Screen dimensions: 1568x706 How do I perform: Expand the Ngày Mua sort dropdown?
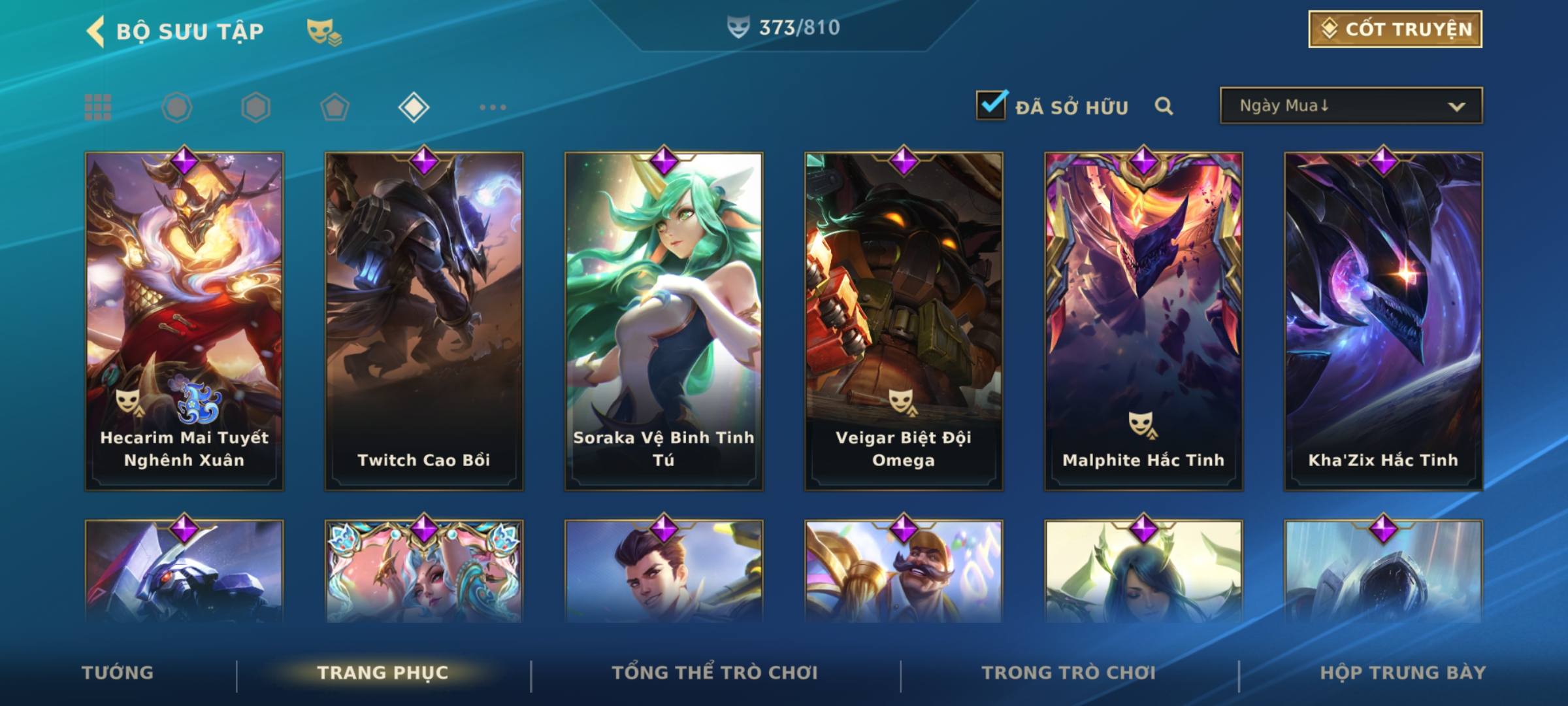1351,106
